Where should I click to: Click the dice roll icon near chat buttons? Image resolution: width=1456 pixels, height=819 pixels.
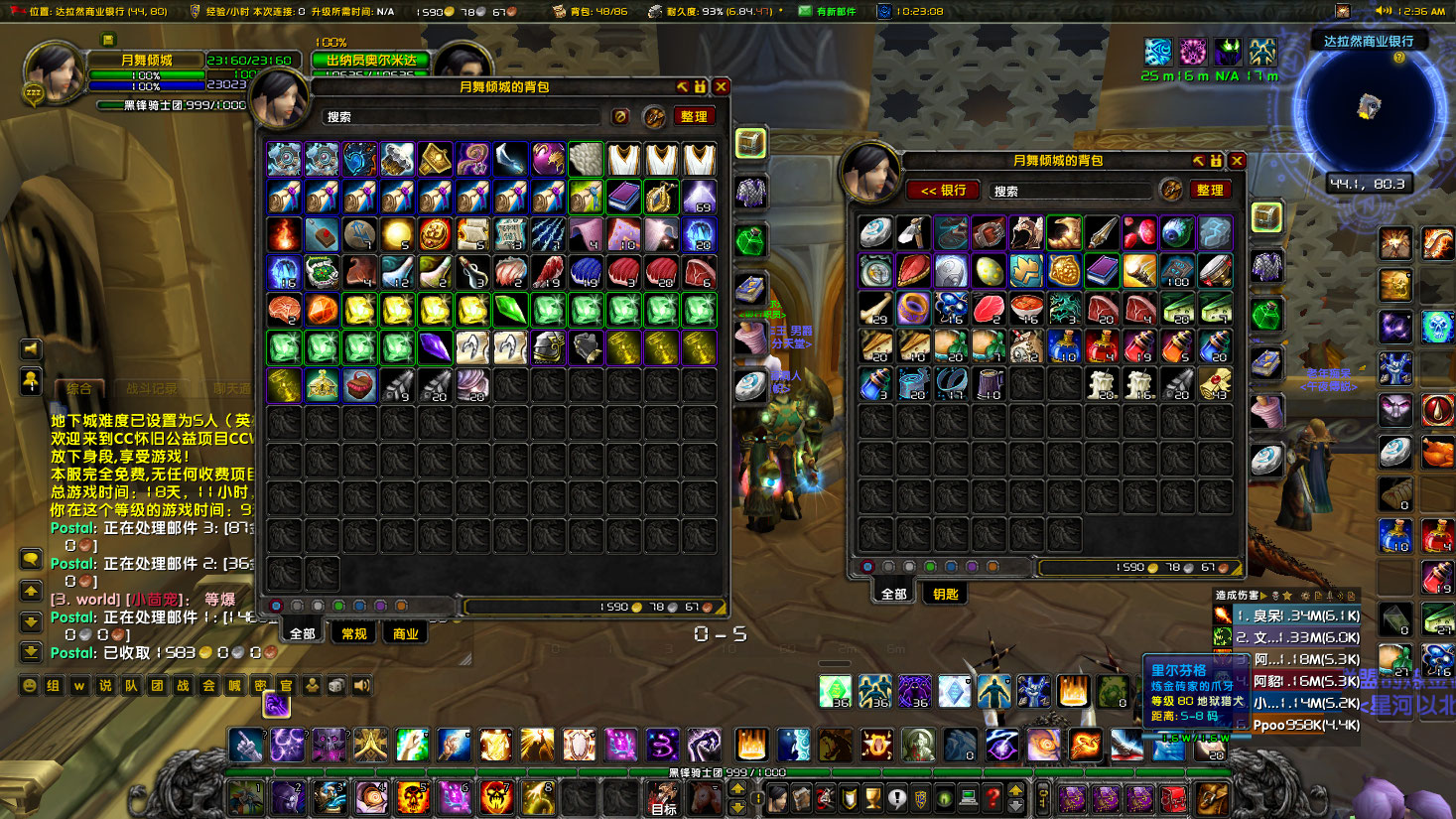[x=335, y=685]
